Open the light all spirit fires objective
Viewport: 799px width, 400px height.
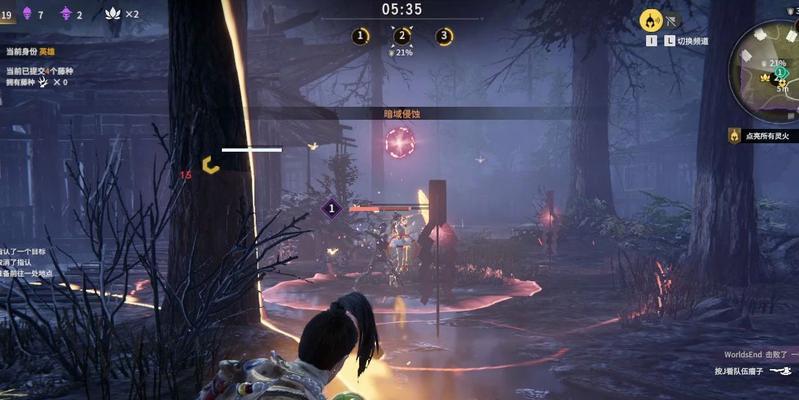[x=765, y=135]
